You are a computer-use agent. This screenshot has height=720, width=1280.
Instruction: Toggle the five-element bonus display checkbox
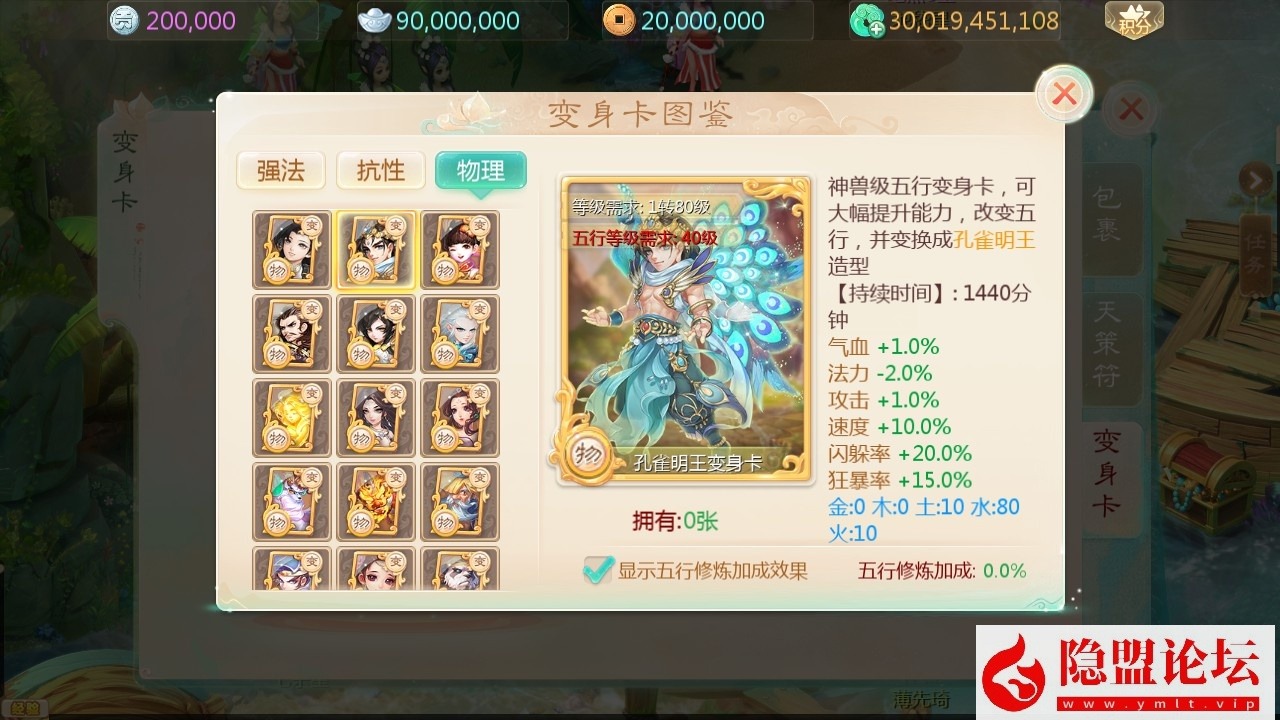tap(596, 570)
